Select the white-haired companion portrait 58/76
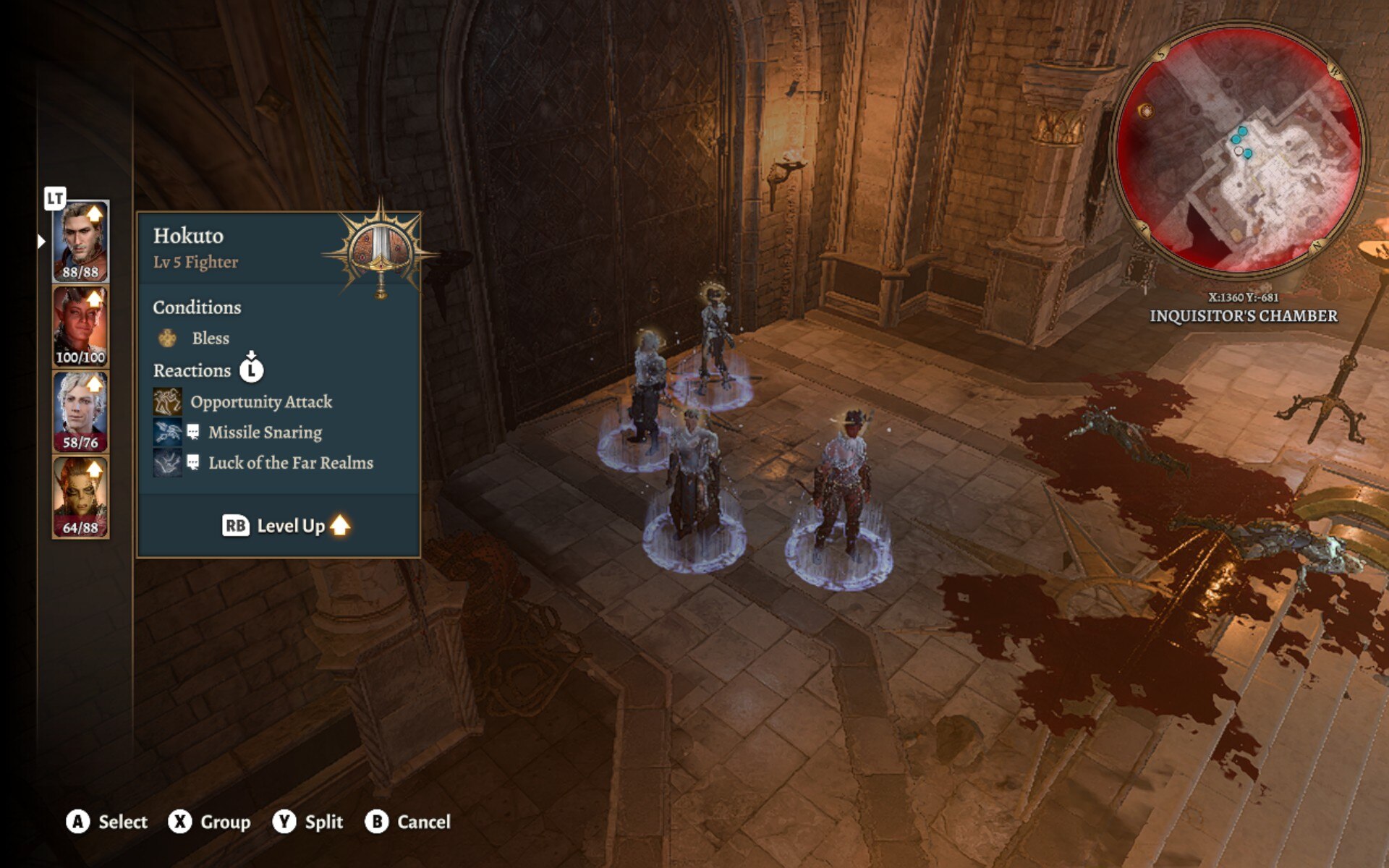The width and height of the screenshot is (1389, 868). [x=80, y=412]
